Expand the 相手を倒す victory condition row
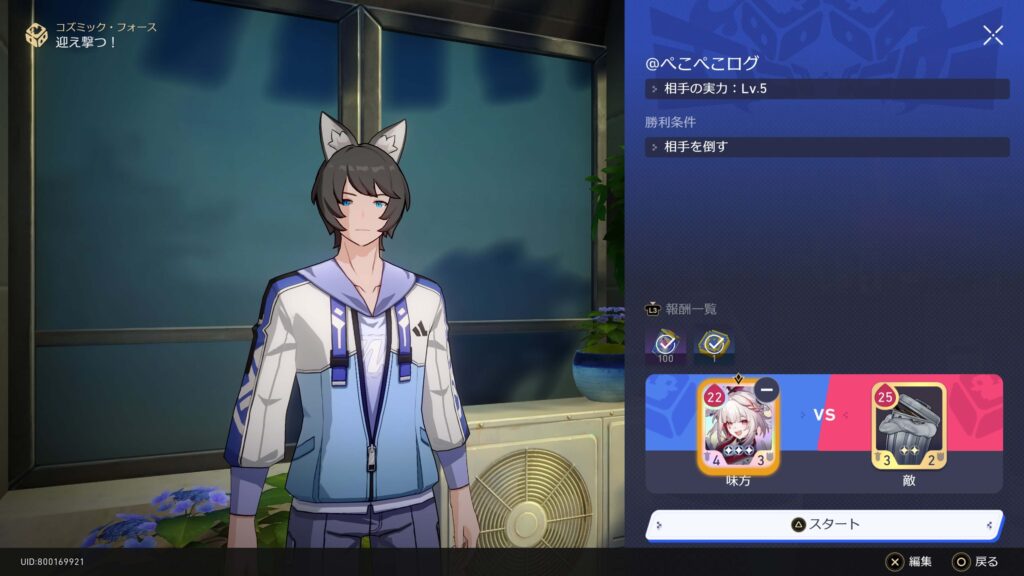This screenshot has height=576, width=1024. (x=827, y=147)
